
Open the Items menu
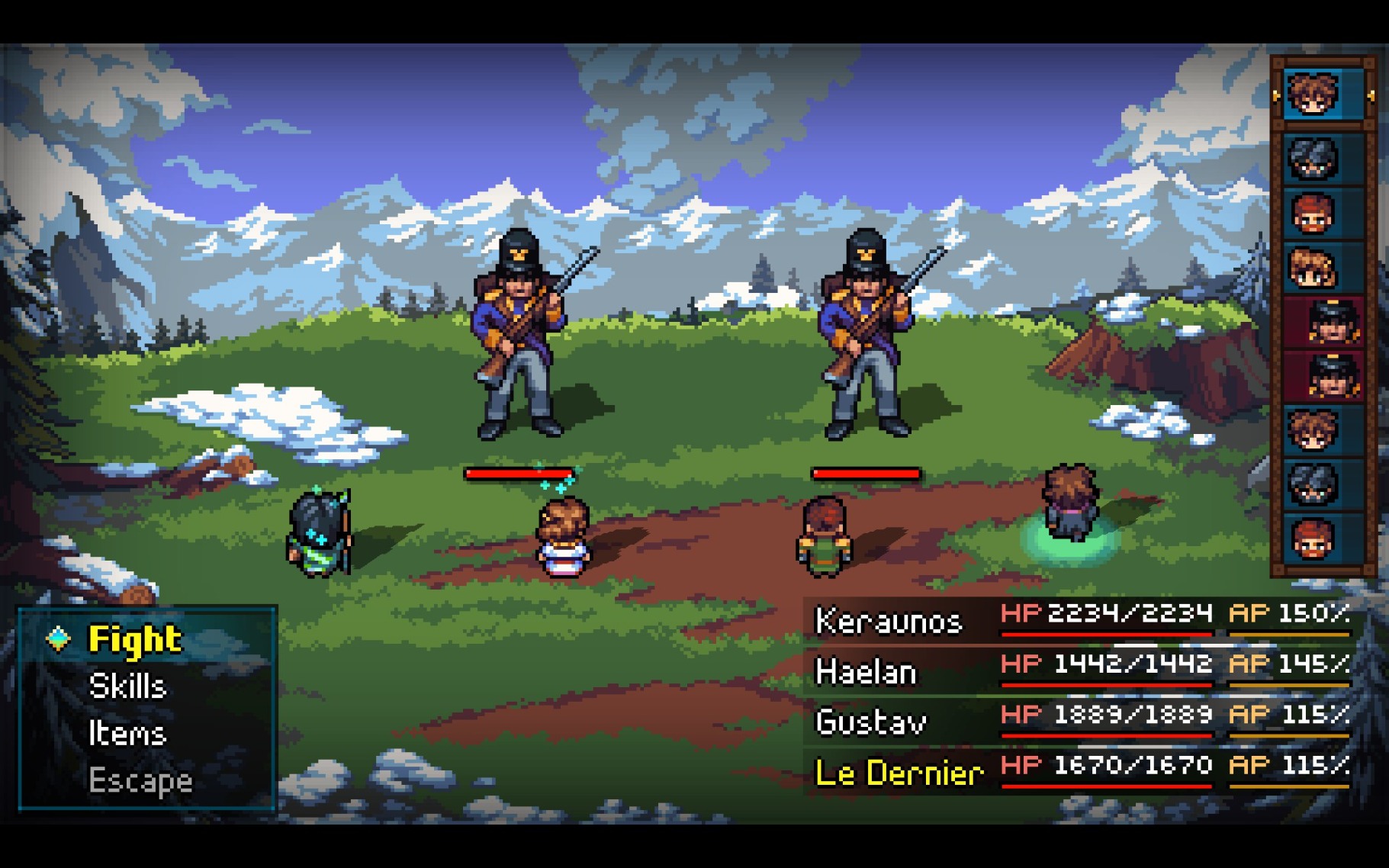pos(127,734)
